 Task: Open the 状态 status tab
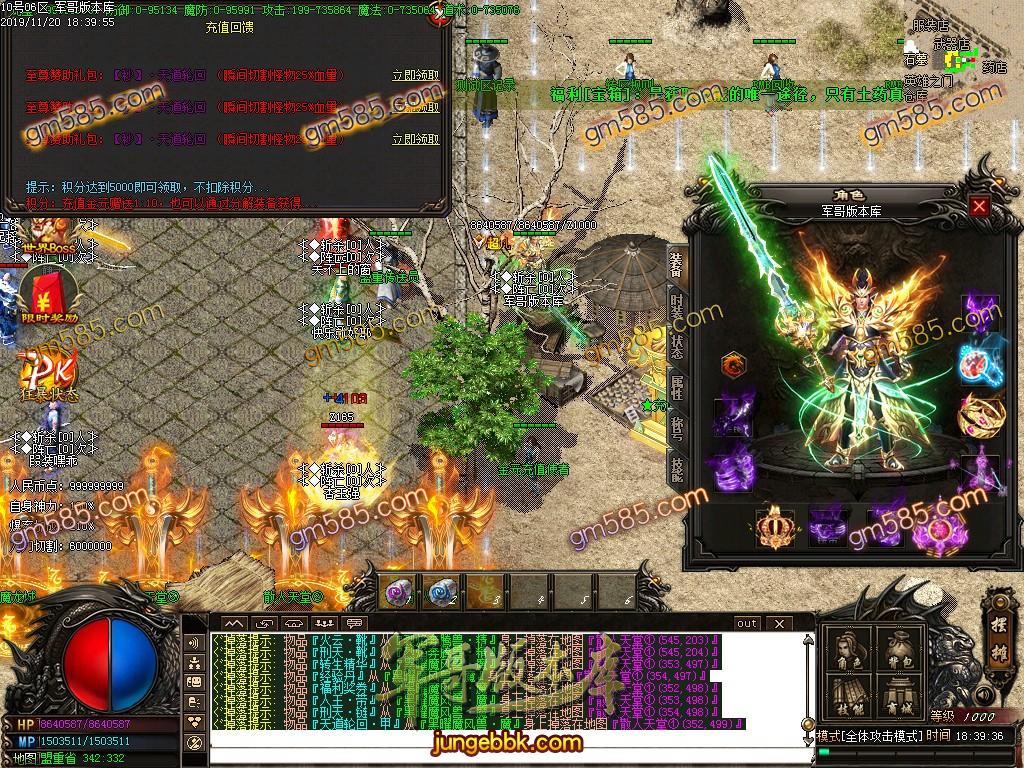pyautogui.click(x=676, y=347)
